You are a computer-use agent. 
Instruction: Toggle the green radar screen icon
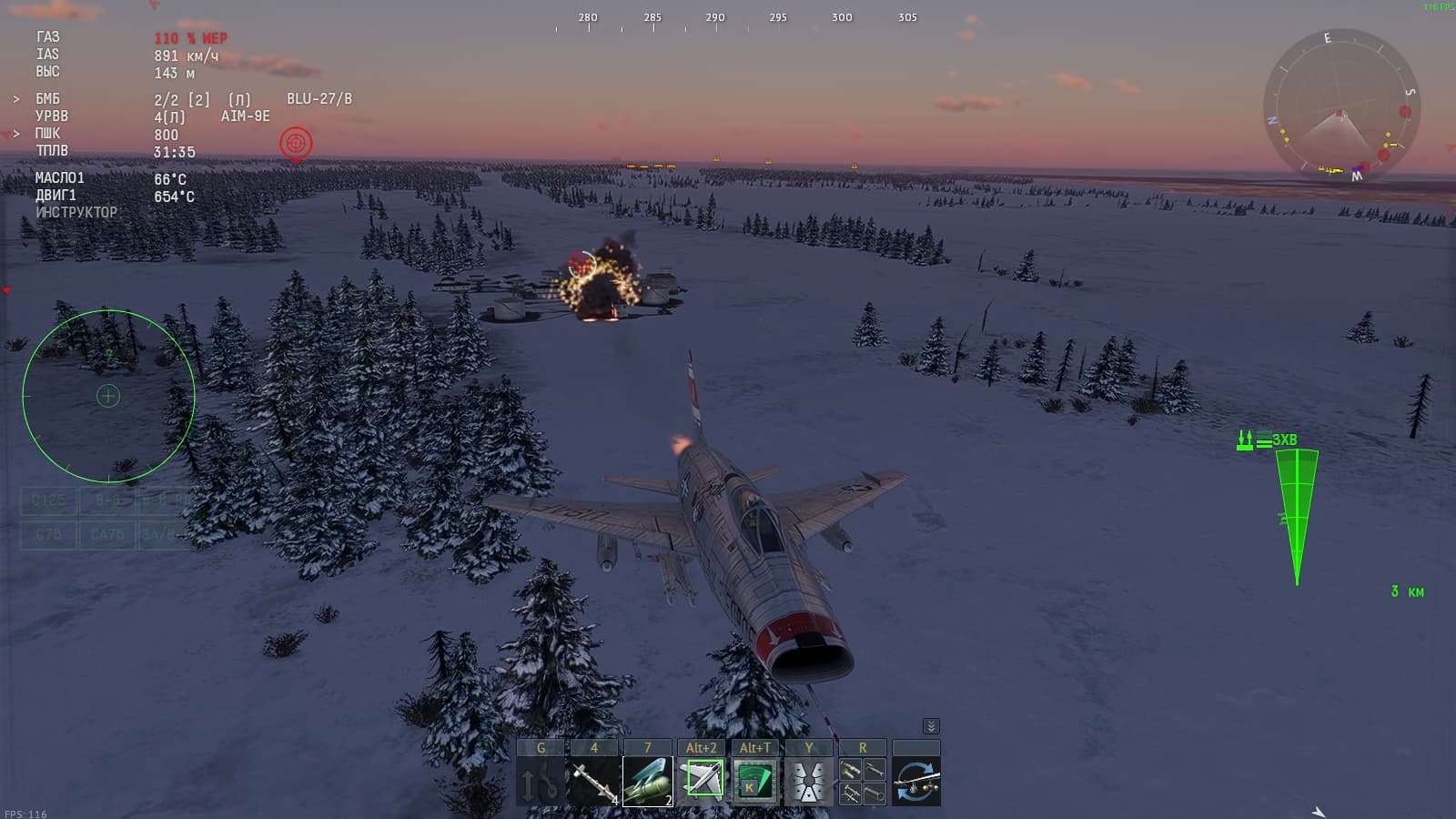pyautogui.click(x=755, y=781)
